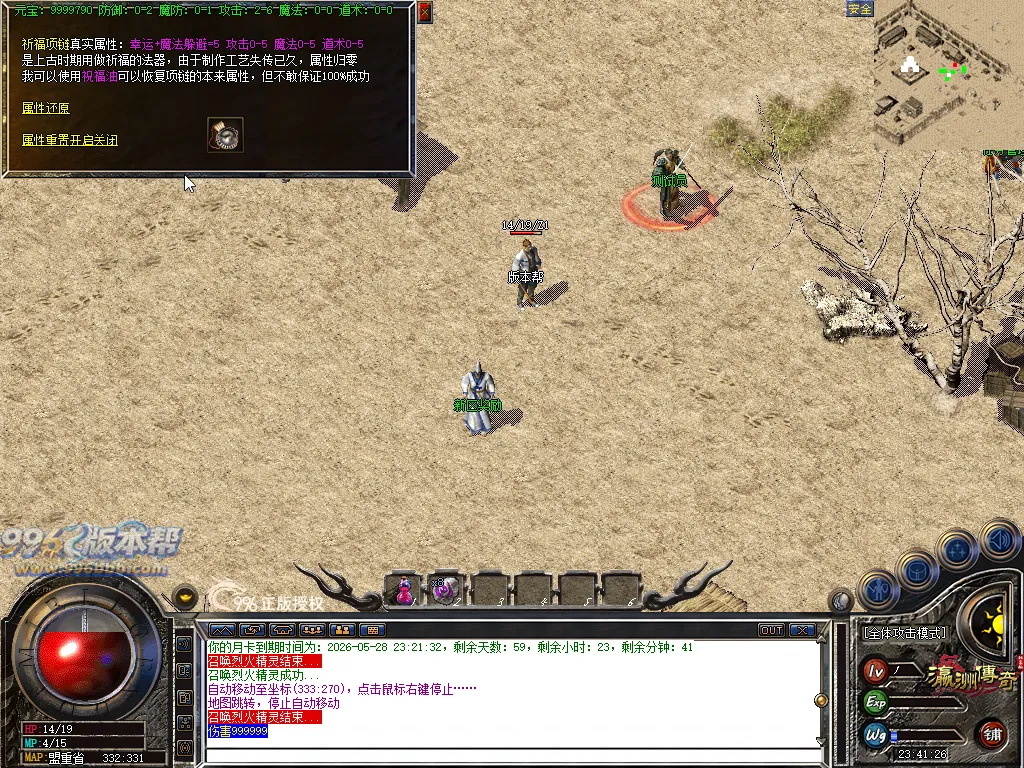Close the blessing necklace dialog

point(425,12)
